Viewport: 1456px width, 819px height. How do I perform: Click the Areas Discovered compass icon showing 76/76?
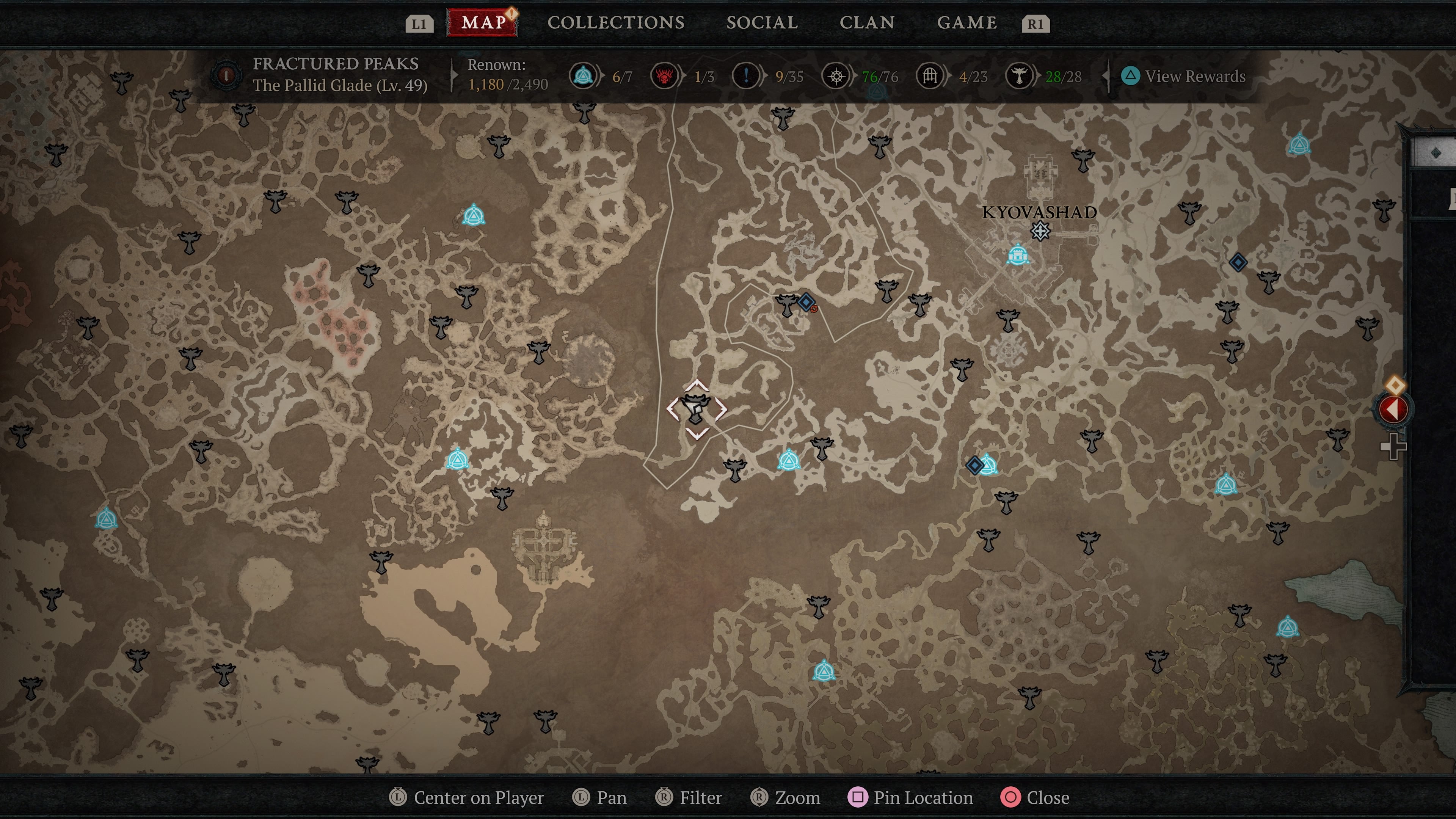click(x=836, y=76)
